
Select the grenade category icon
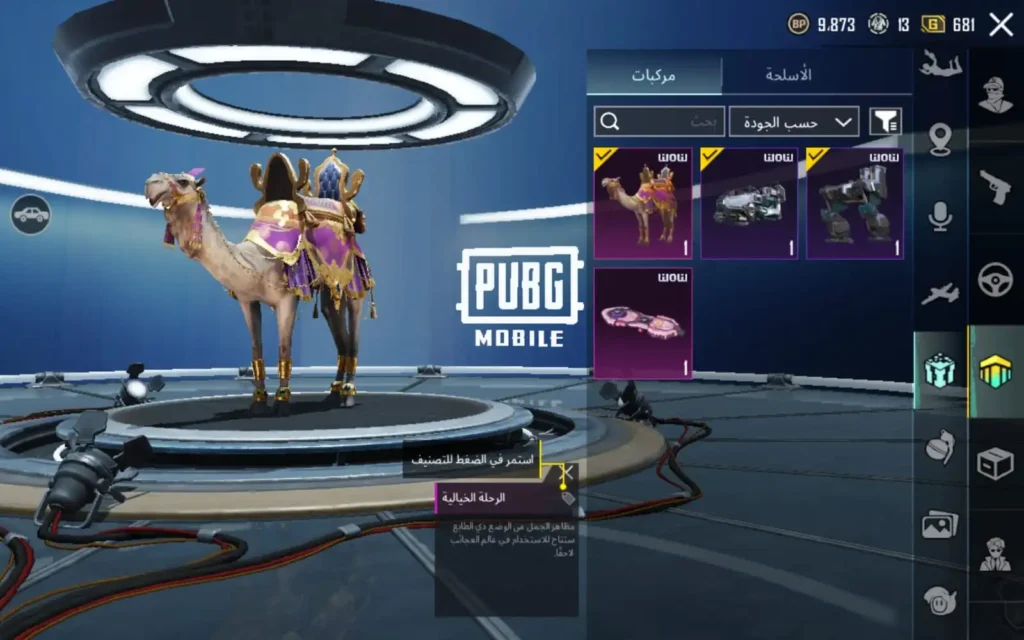point(940,446)
